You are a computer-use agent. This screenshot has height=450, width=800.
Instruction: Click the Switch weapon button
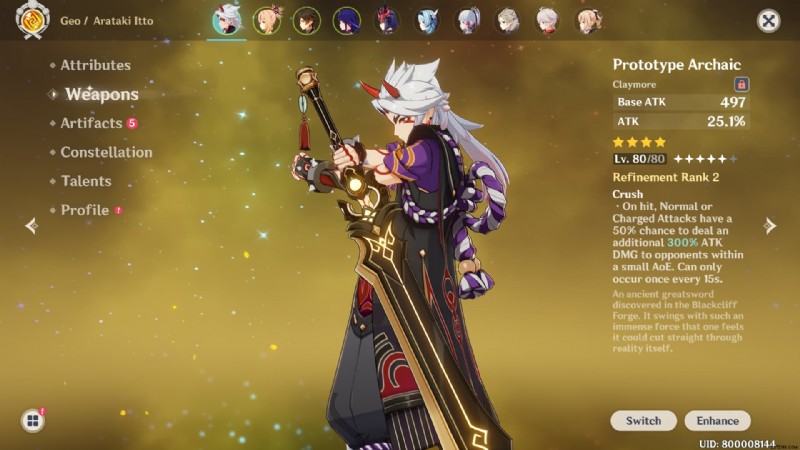pos(643,421)
